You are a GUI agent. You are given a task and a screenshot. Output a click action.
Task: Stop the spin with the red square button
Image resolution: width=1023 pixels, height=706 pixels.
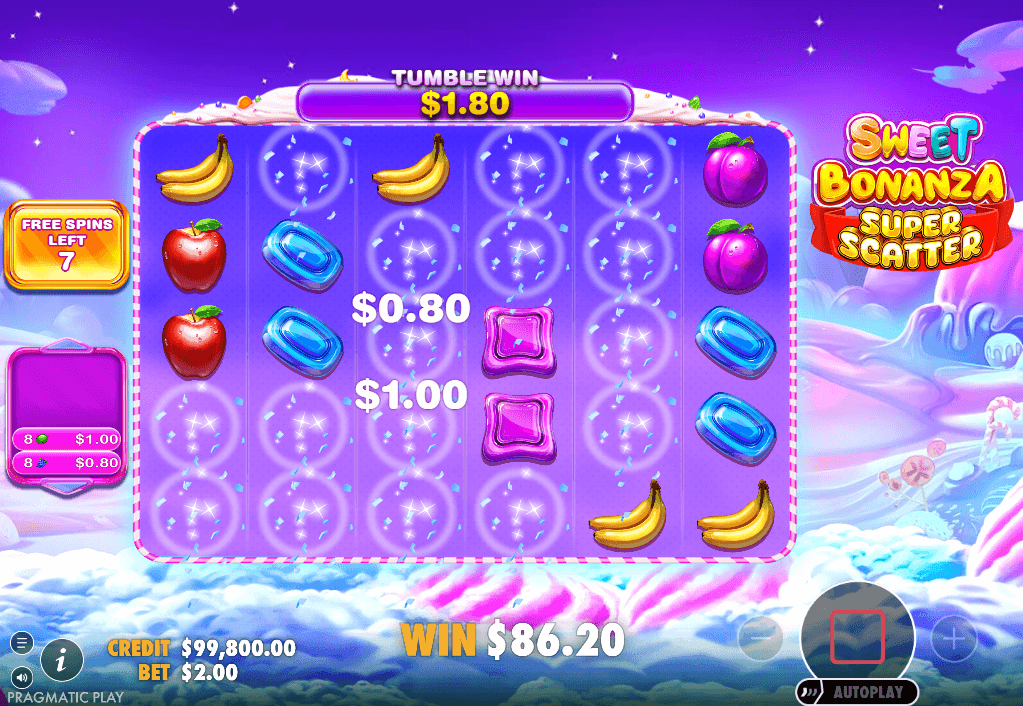pos(857,636)
